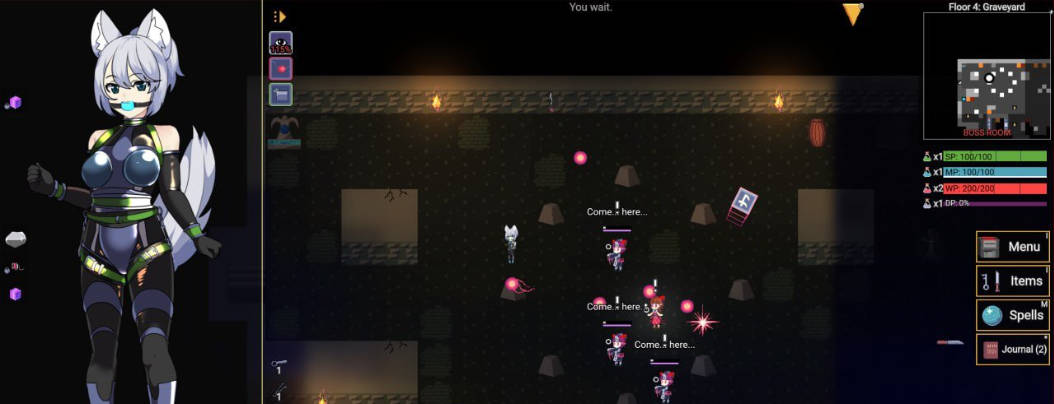Select the green-bordered blue status icon
Viewport: 1054px width, 404px height.
(281, 95)
